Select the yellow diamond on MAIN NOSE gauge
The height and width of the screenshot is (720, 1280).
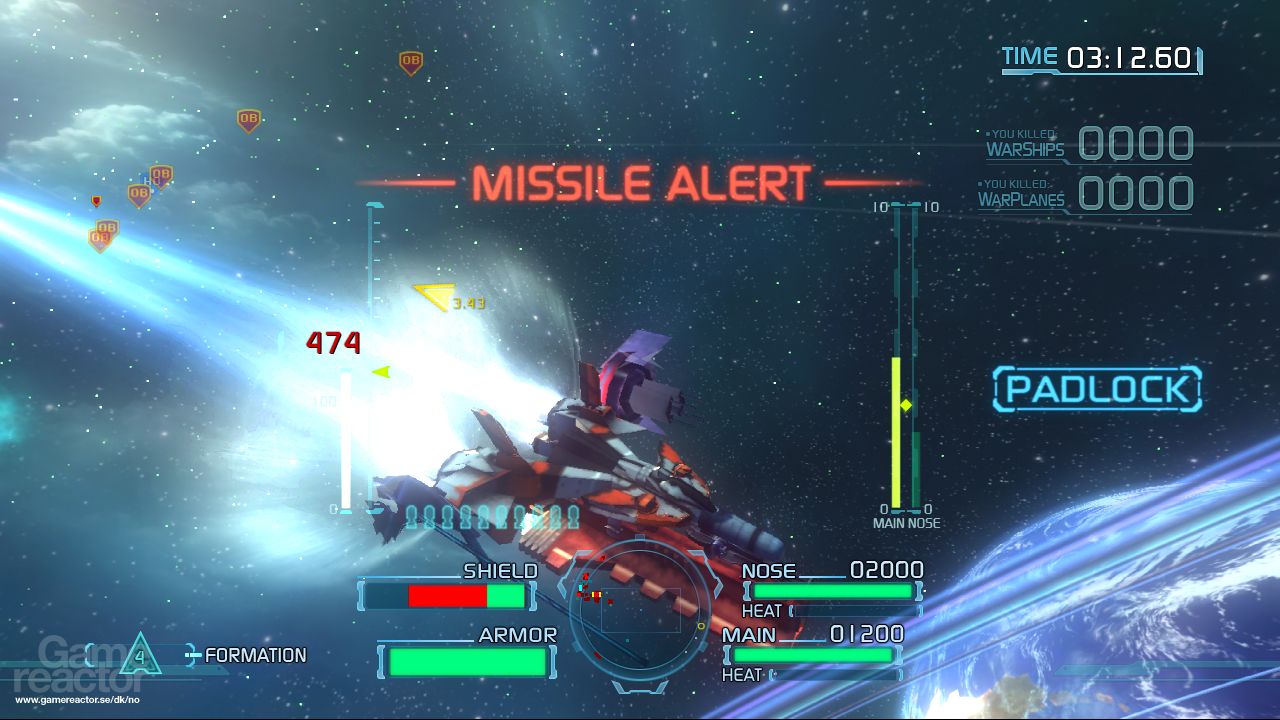pos(907,404)
